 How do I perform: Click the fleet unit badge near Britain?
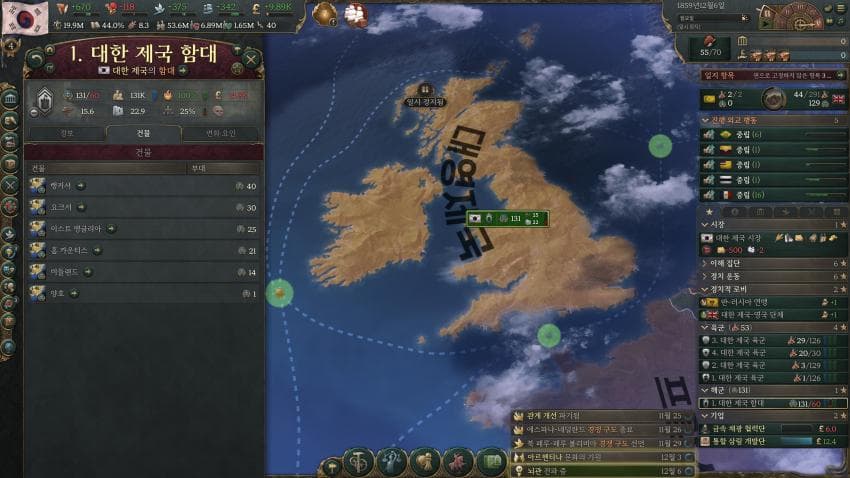[506, 217]
